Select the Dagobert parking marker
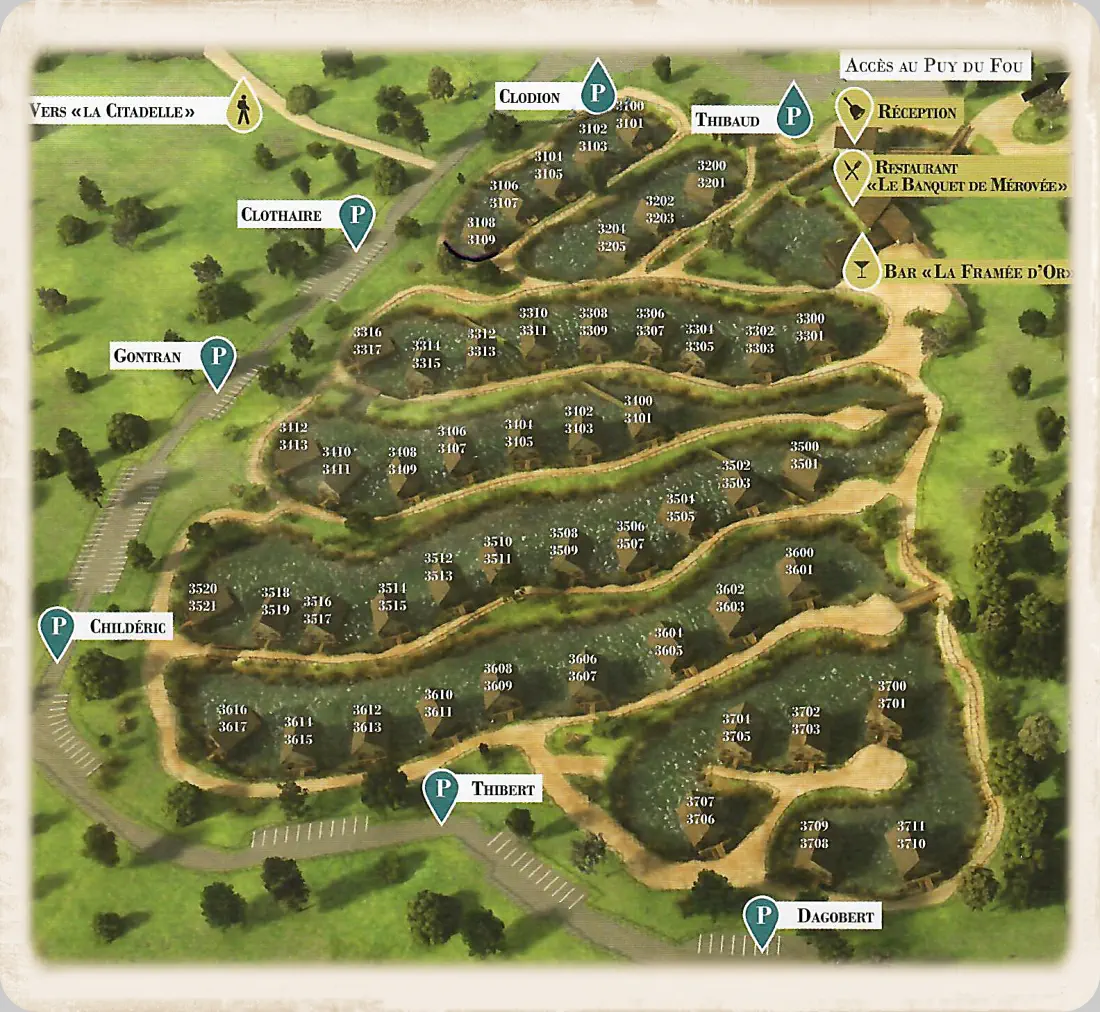 [x=763, y=917]
